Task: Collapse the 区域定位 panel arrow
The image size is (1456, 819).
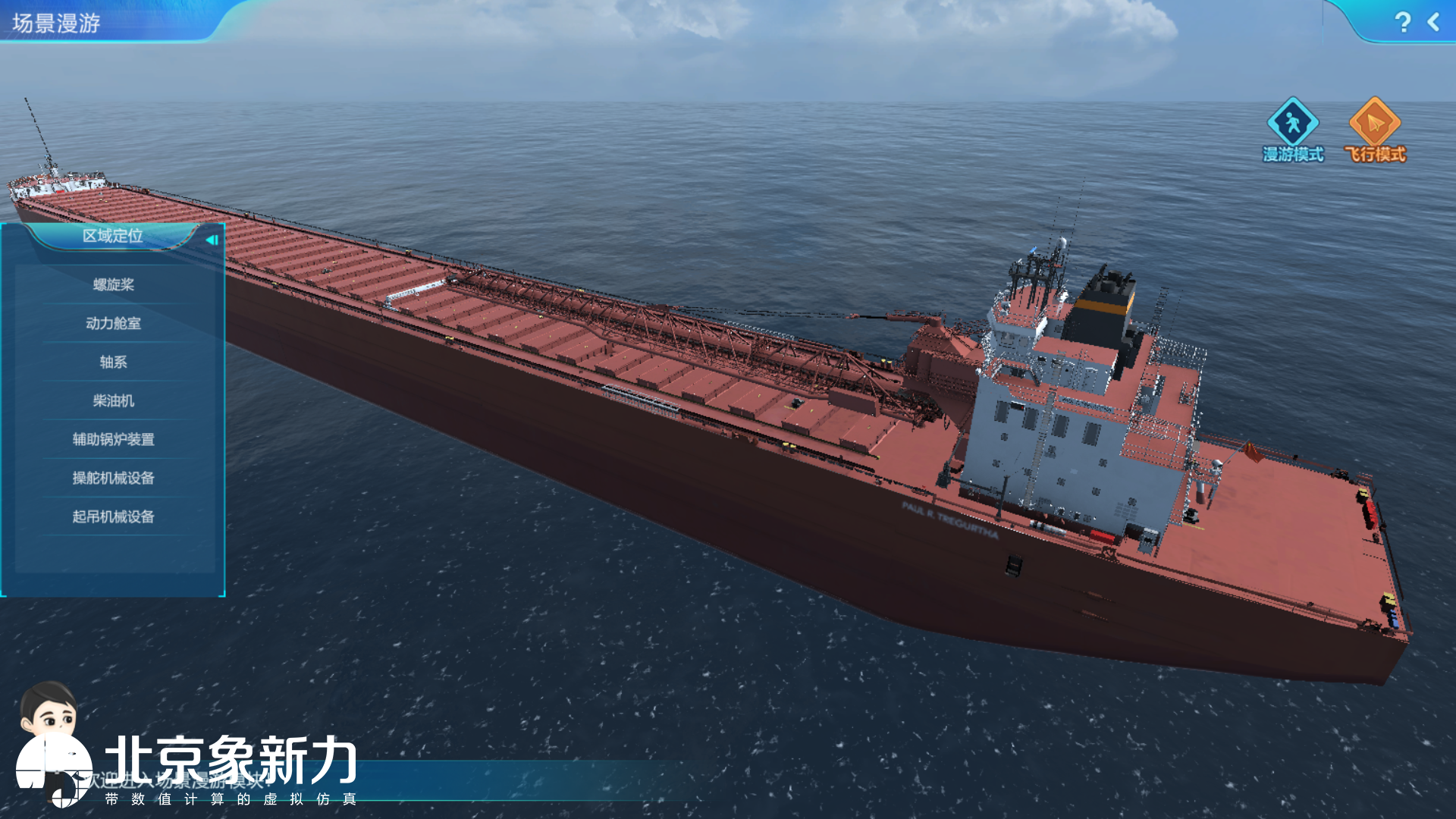Action: (212, 240)
